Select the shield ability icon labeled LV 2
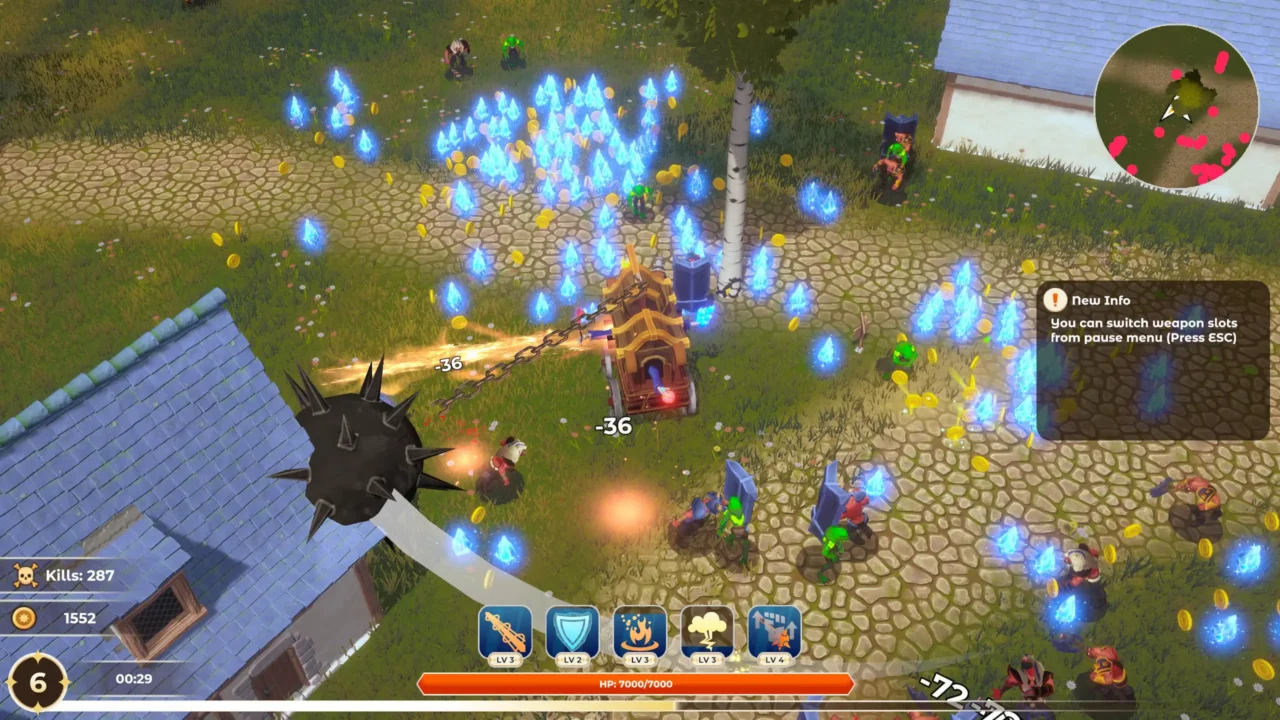This screenshot has width=1280, height=720. (x=571, y=631)
